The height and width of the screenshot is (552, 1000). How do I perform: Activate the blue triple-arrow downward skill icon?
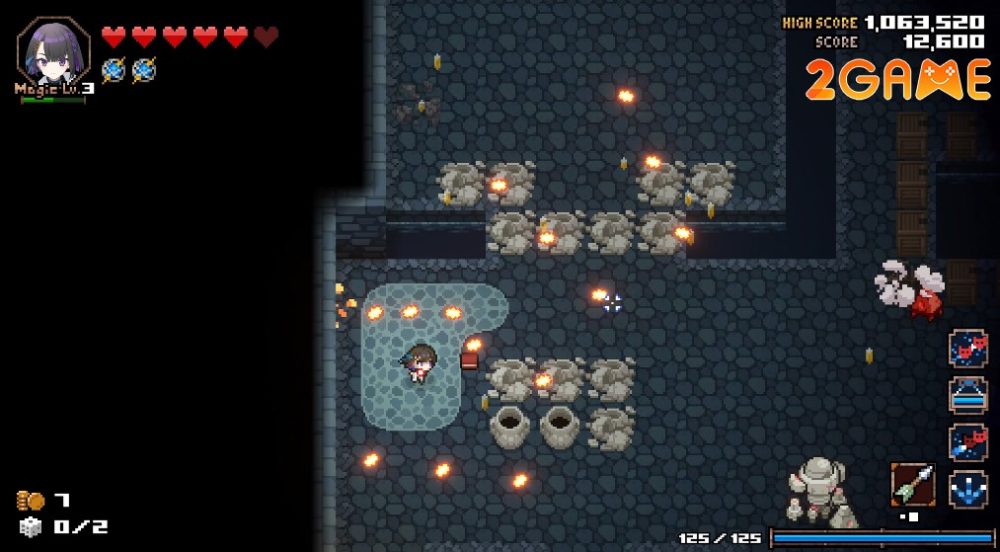tap(968, 490)
